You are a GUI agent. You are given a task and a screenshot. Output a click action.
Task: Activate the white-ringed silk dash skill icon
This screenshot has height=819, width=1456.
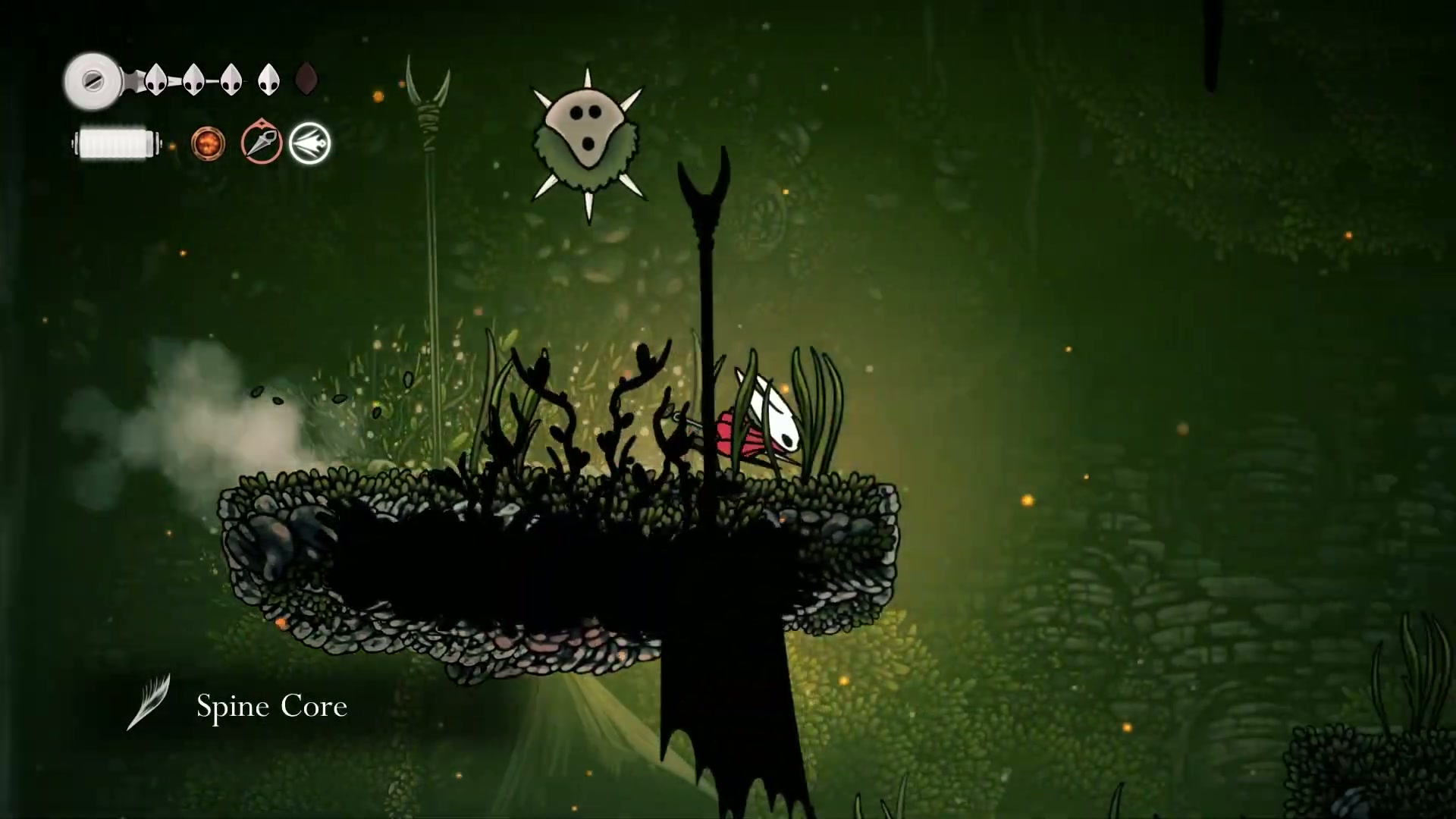point(310,143)
